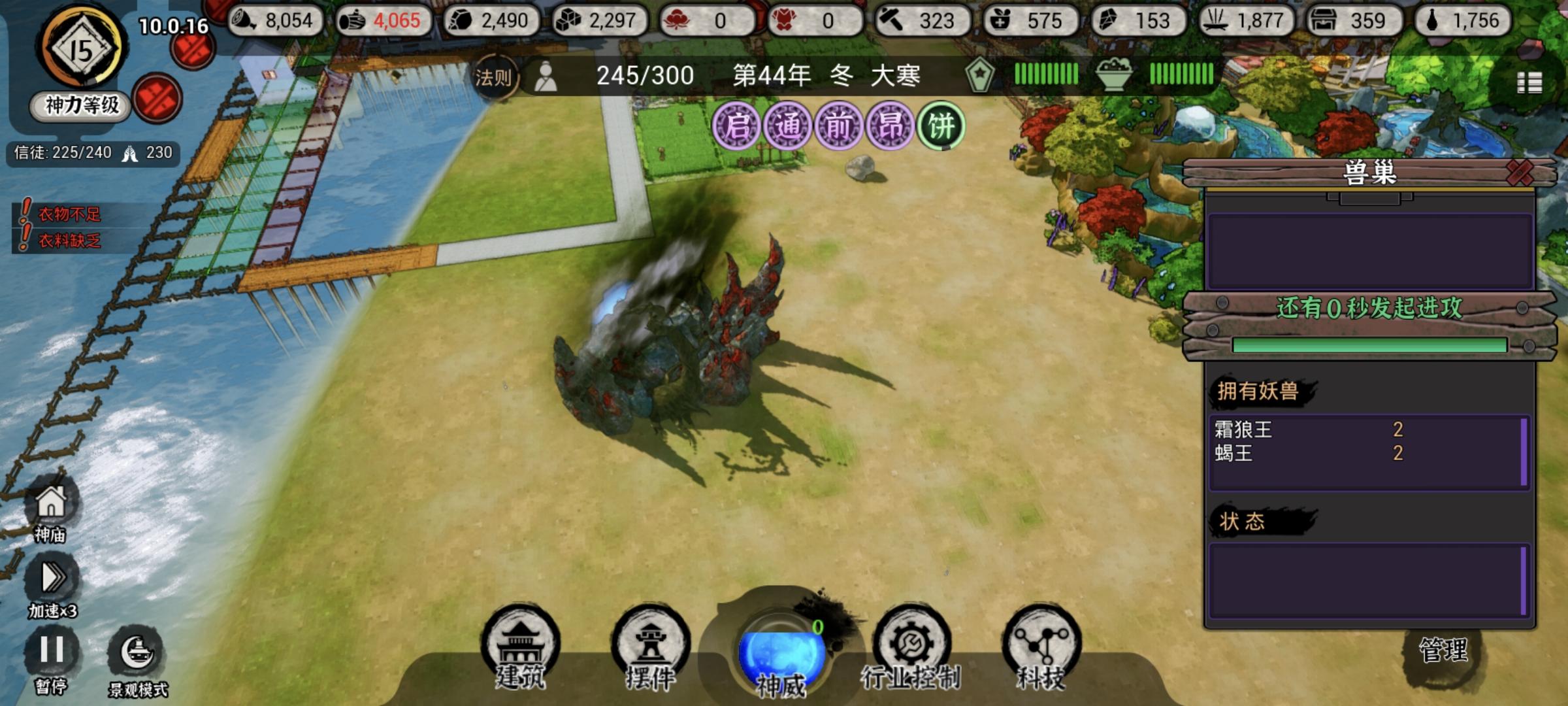Open the 法则 rules menu

coord(494,76)
